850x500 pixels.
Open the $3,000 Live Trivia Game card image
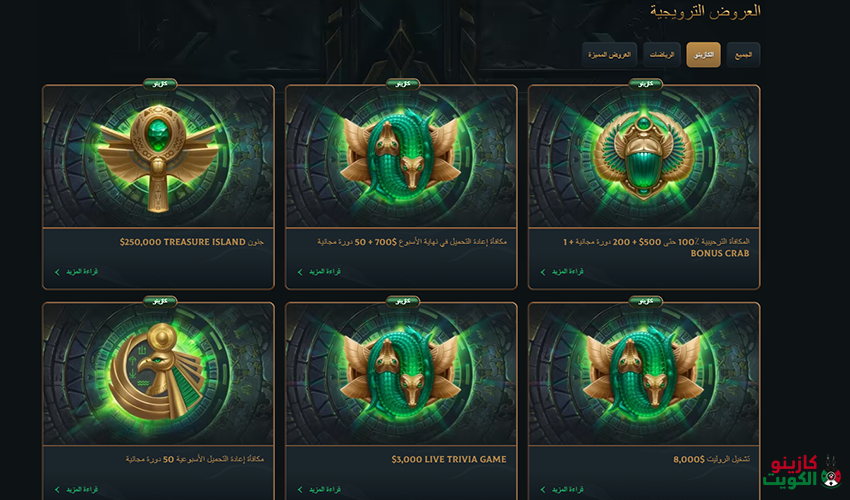tap(401, 374)
